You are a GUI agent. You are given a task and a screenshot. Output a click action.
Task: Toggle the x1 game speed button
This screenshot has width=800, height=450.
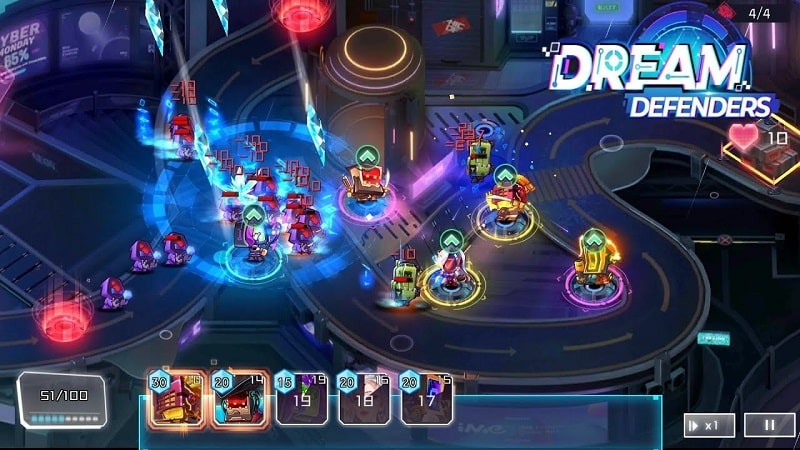709,424
